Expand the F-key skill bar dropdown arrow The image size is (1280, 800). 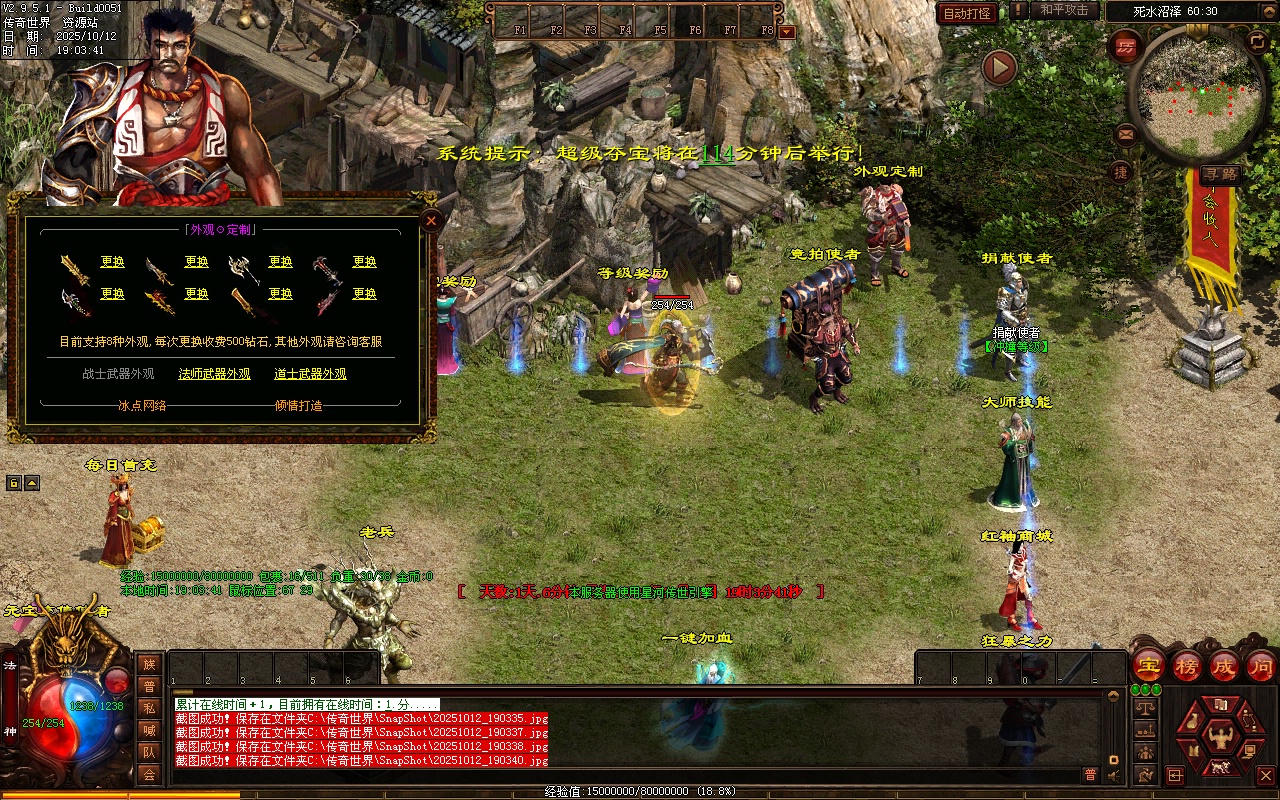point(787,31)
